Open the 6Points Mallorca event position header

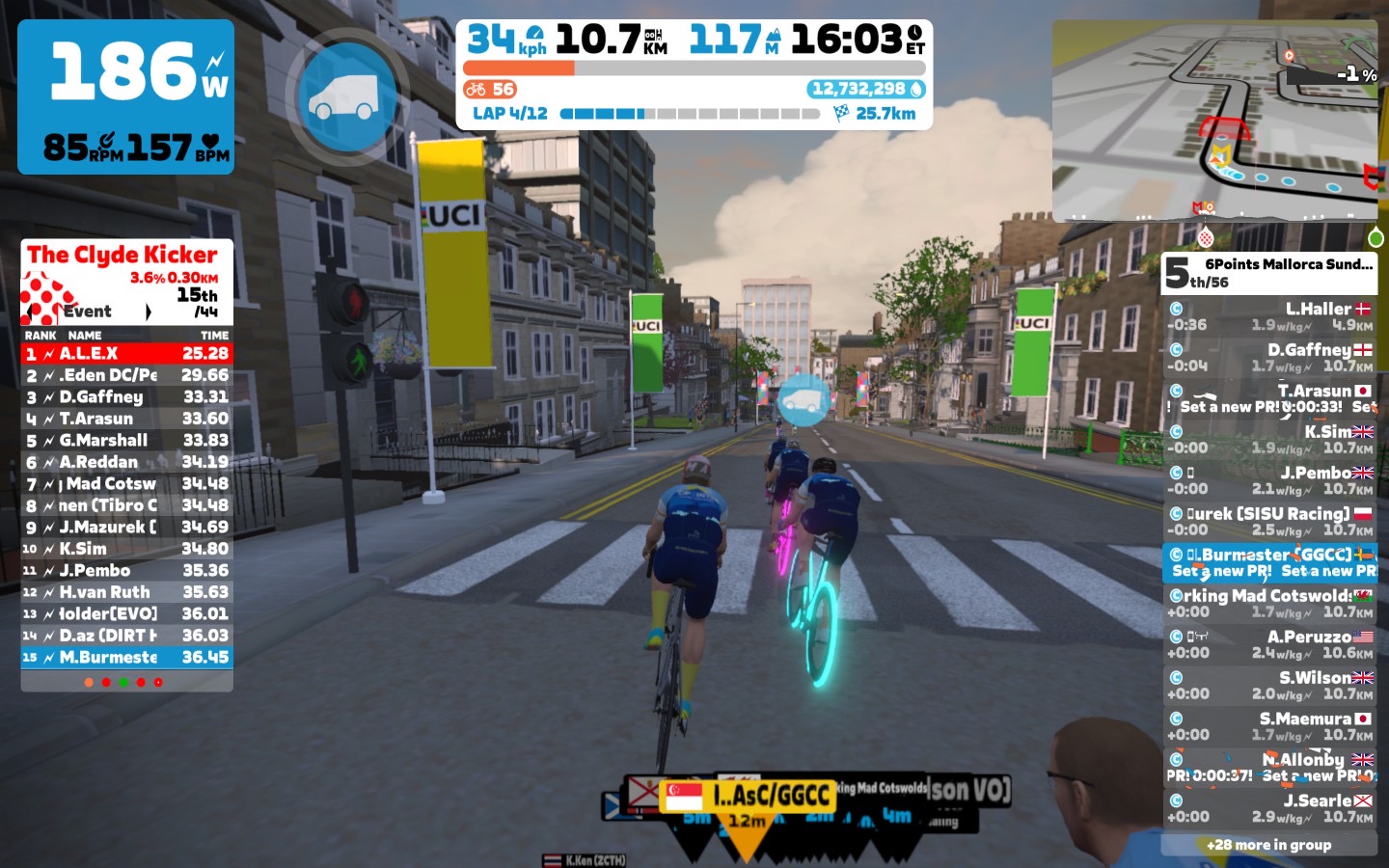click(x=1269, y=273)
